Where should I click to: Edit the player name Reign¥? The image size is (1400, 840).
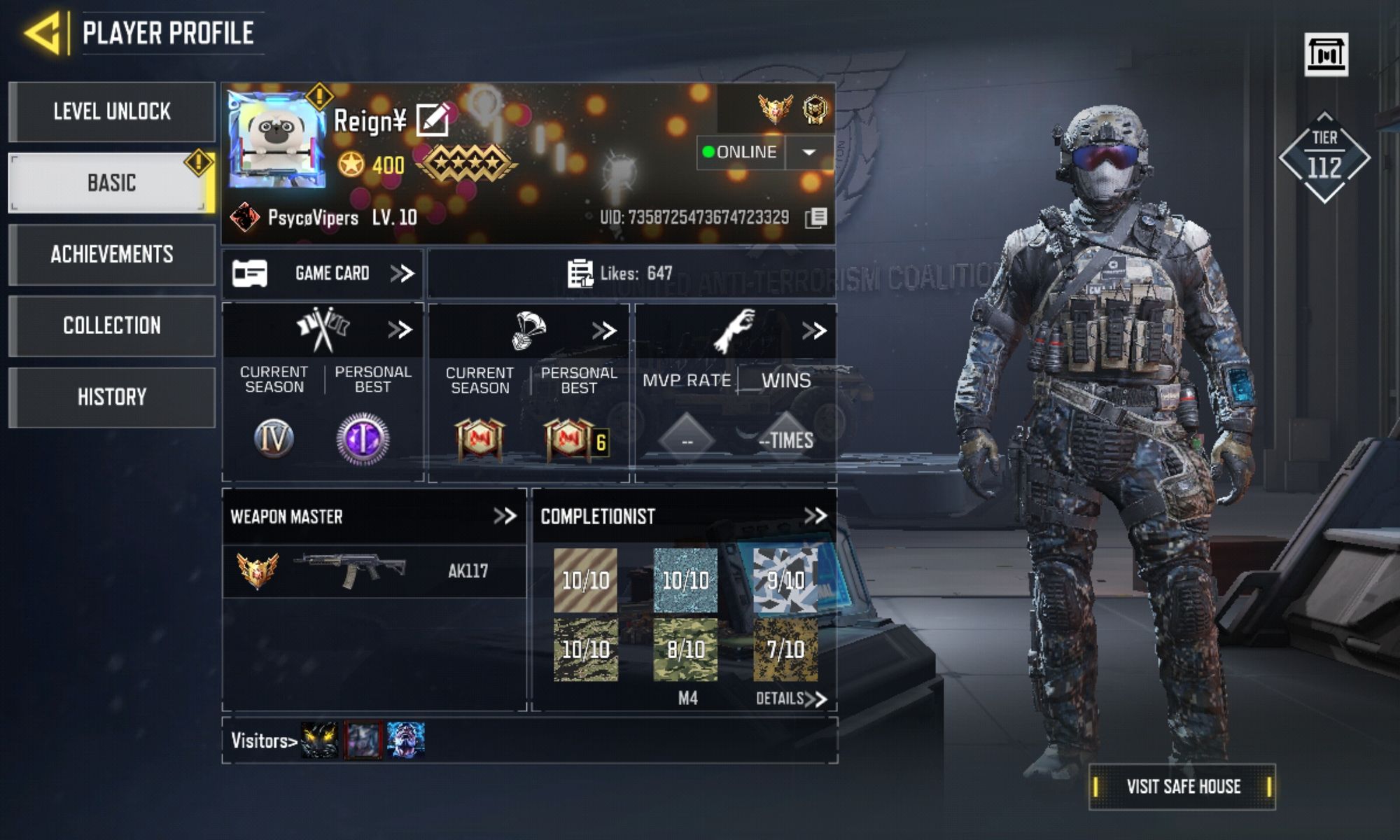click(x=433, y=120)
